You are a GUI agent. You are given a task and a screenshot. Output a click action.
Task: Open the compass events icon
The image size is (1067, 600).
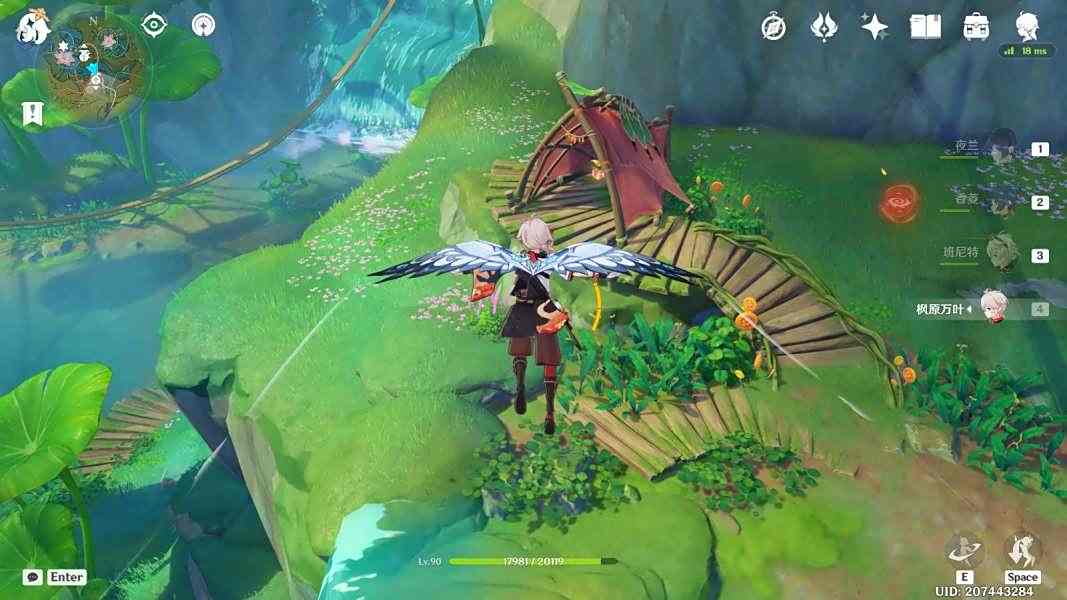(x=773, y=27)
